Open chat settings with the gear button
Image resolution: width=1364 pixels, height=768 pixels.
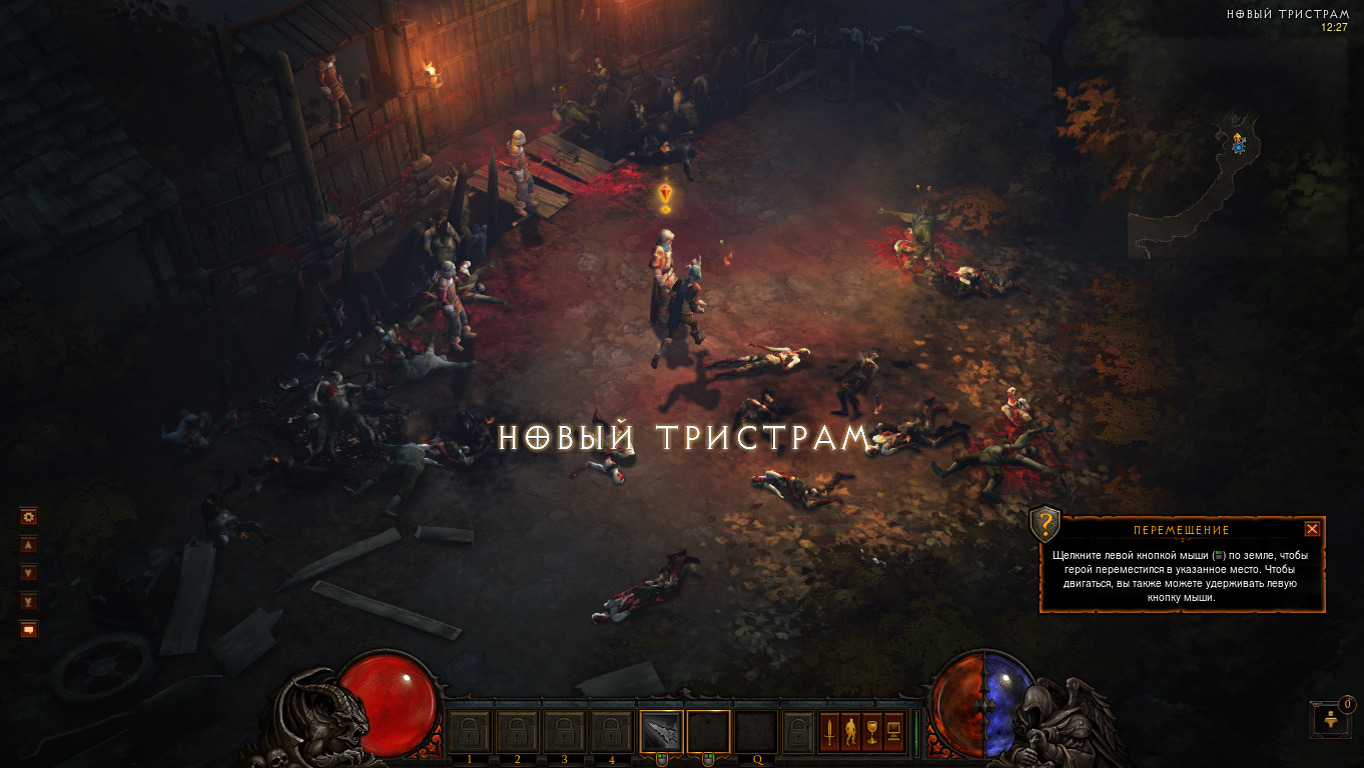(28, 517)
